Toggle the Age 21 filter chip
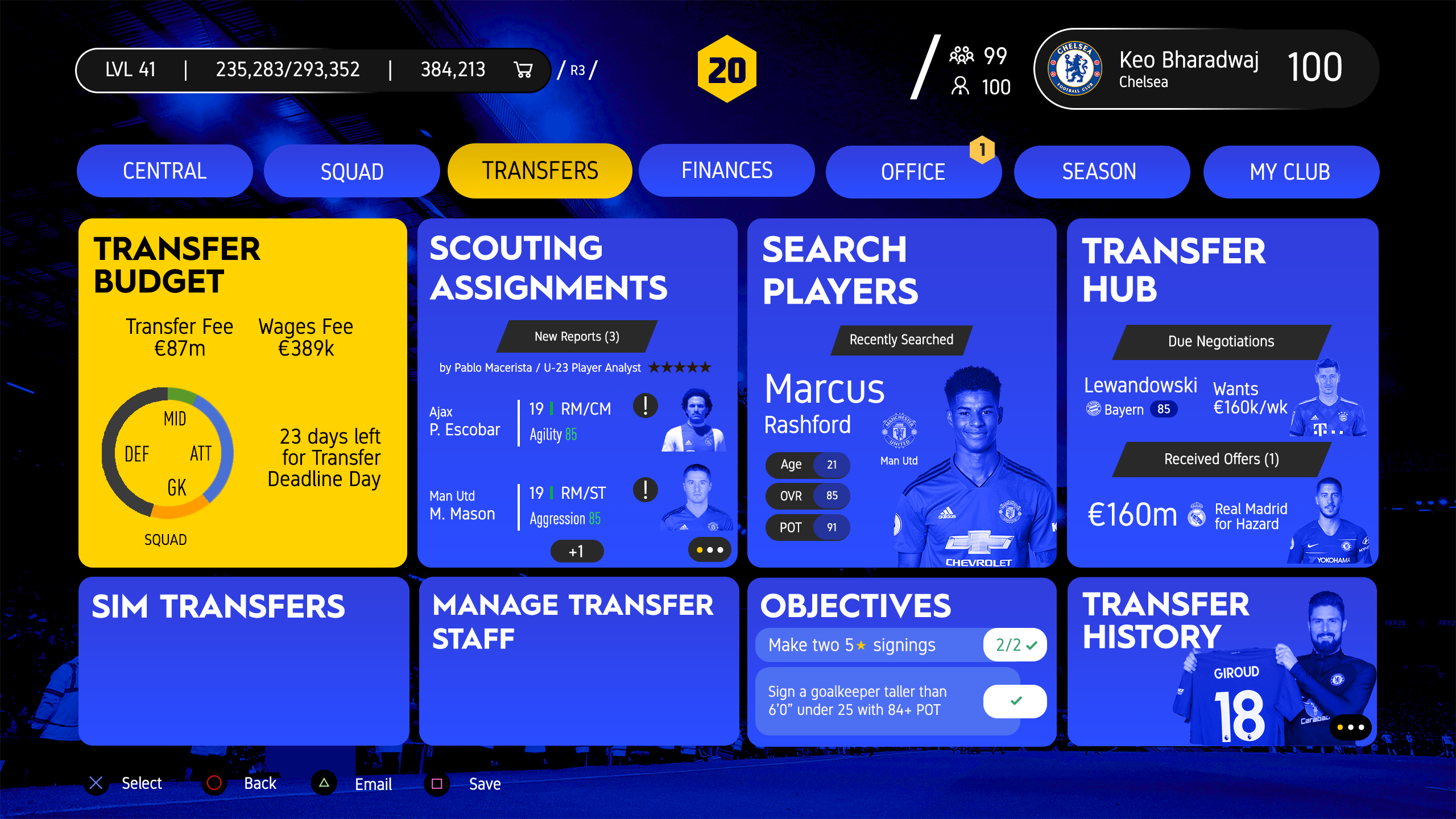The width and height of the screenshot is (1456, 819). [x=807, y=465]
